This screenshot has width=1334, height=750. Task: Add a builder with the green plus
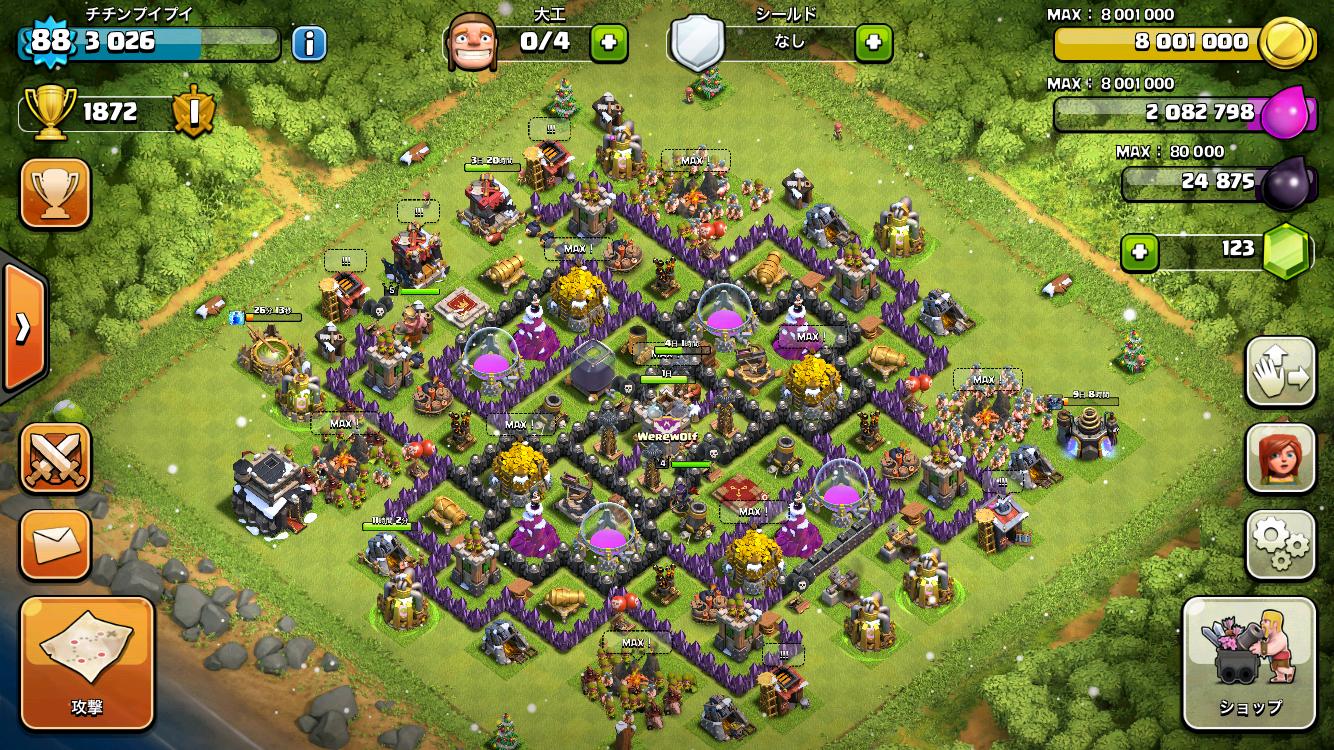tap(609, 42)
